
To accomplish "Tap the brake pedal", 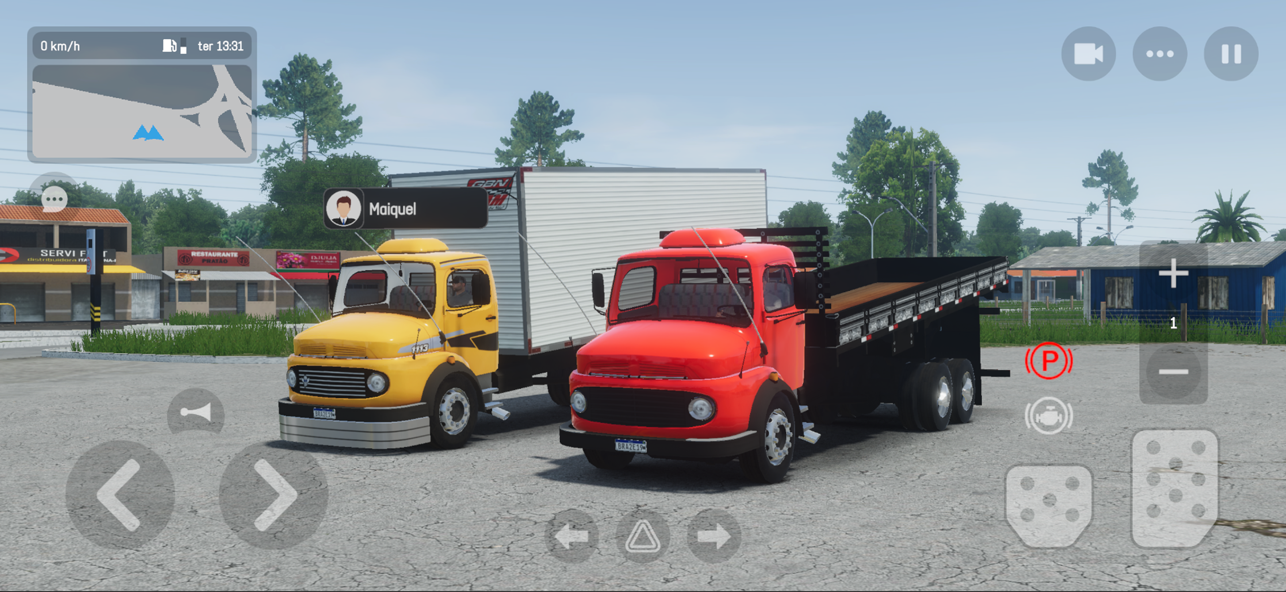I will [x=1048, y=505].
